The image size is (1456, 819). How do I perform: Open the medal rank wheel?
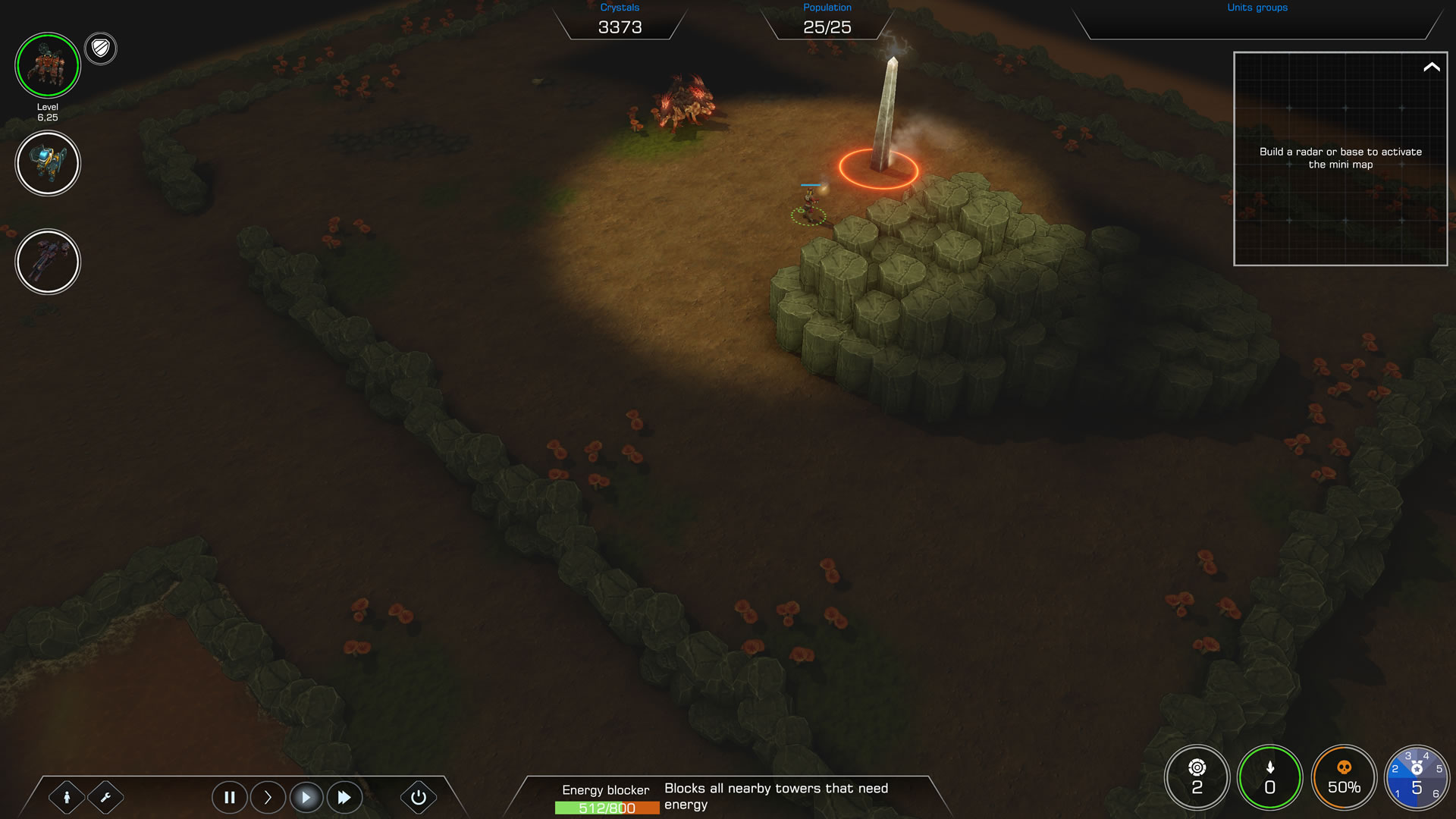[1417, 777]
